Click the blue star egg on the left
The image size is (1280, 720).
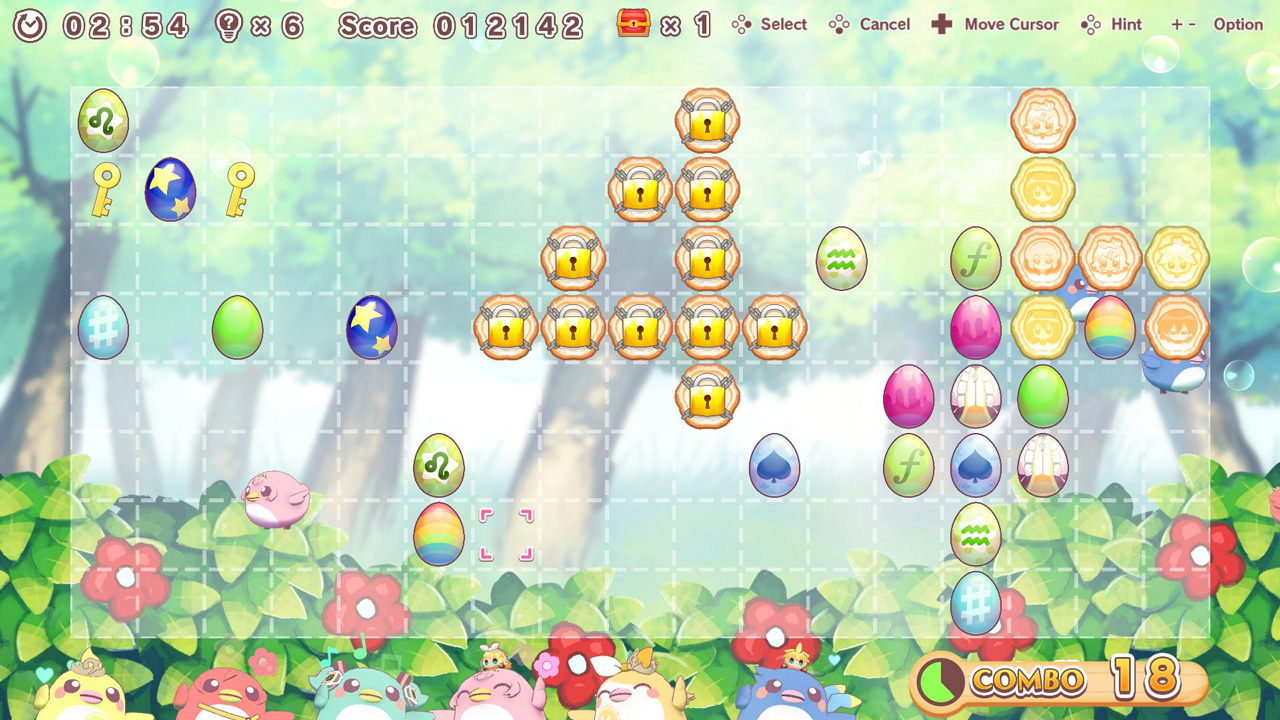tap(170, 188)
